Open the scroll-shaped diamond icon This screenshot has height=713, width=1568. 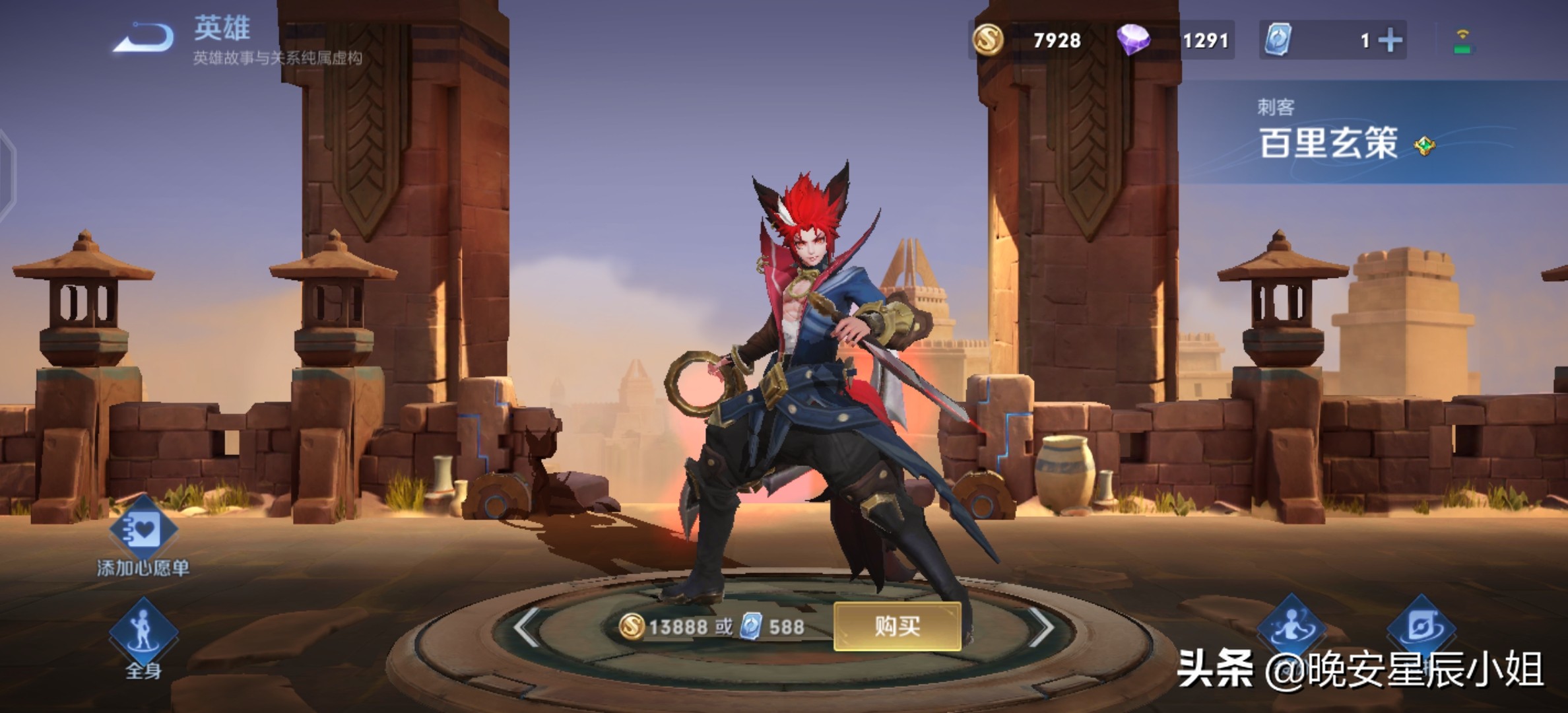(x=1421, y=627)
